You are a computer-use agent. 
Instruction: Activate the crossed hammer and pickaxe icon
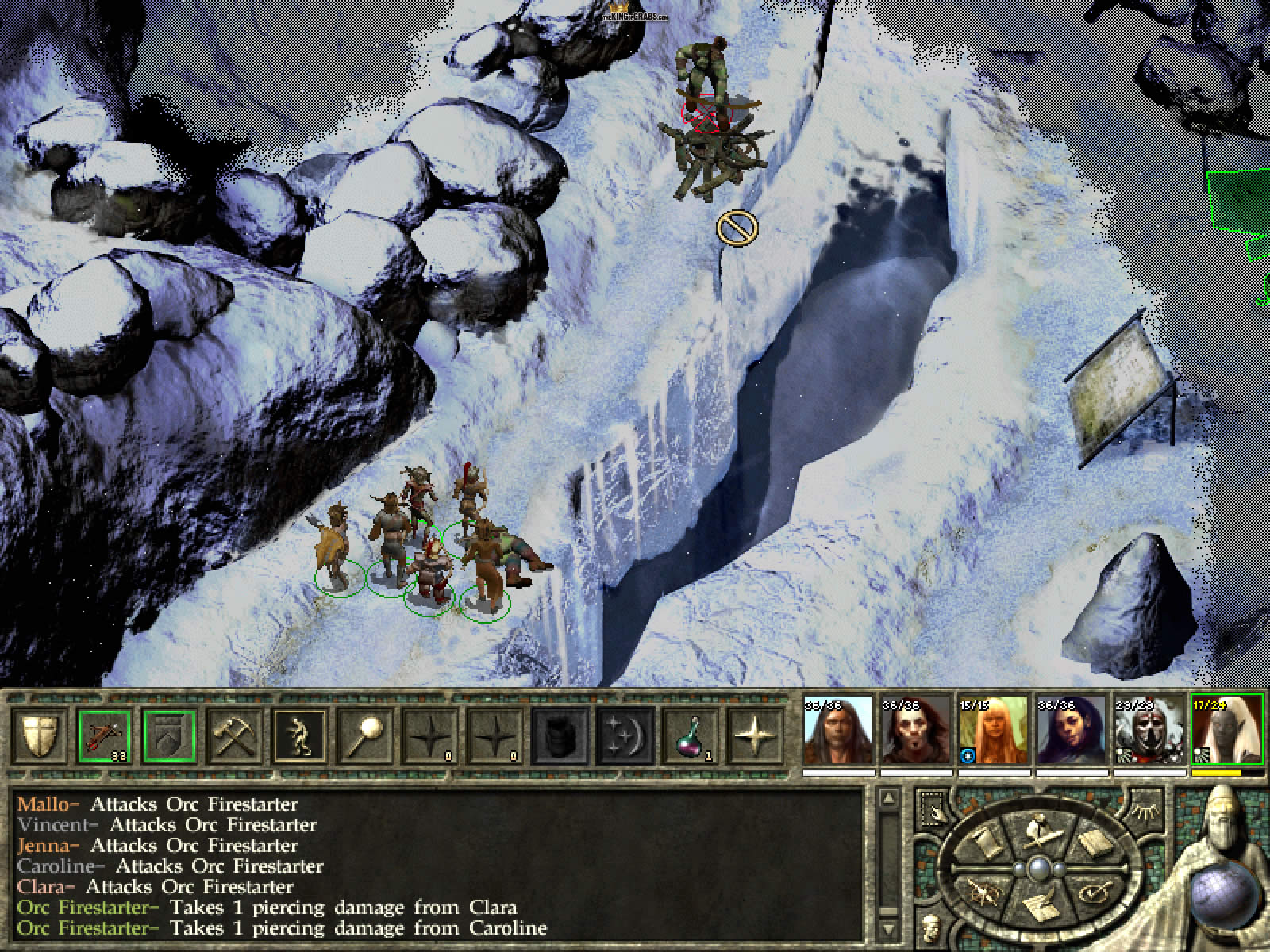tap(236, 735)
